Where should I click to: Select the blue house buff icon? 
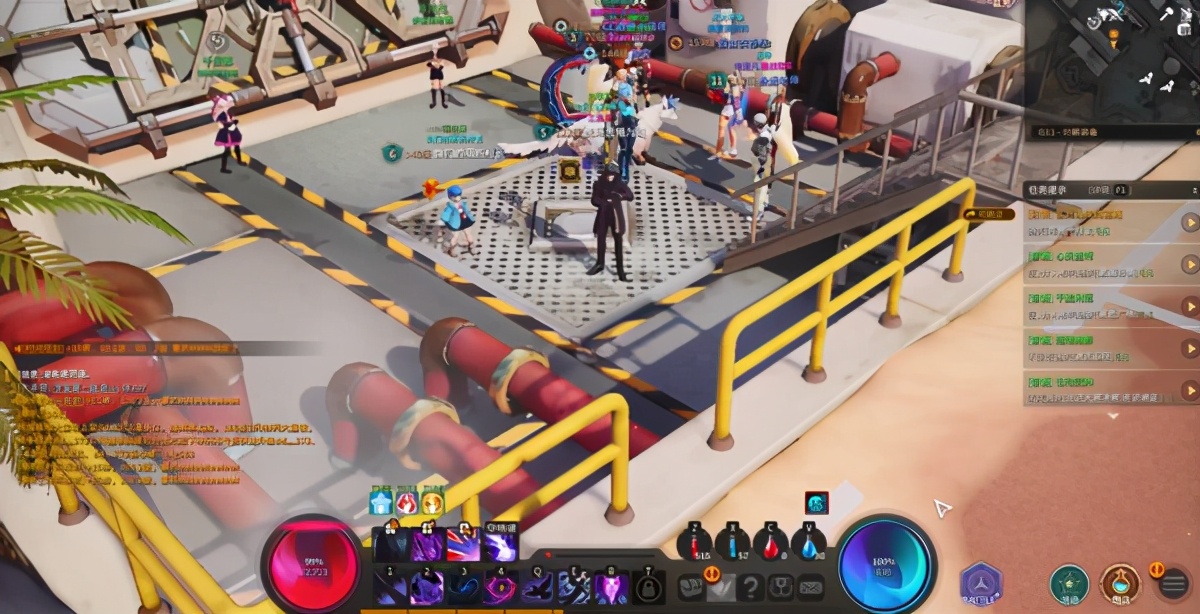click(381, 503)
